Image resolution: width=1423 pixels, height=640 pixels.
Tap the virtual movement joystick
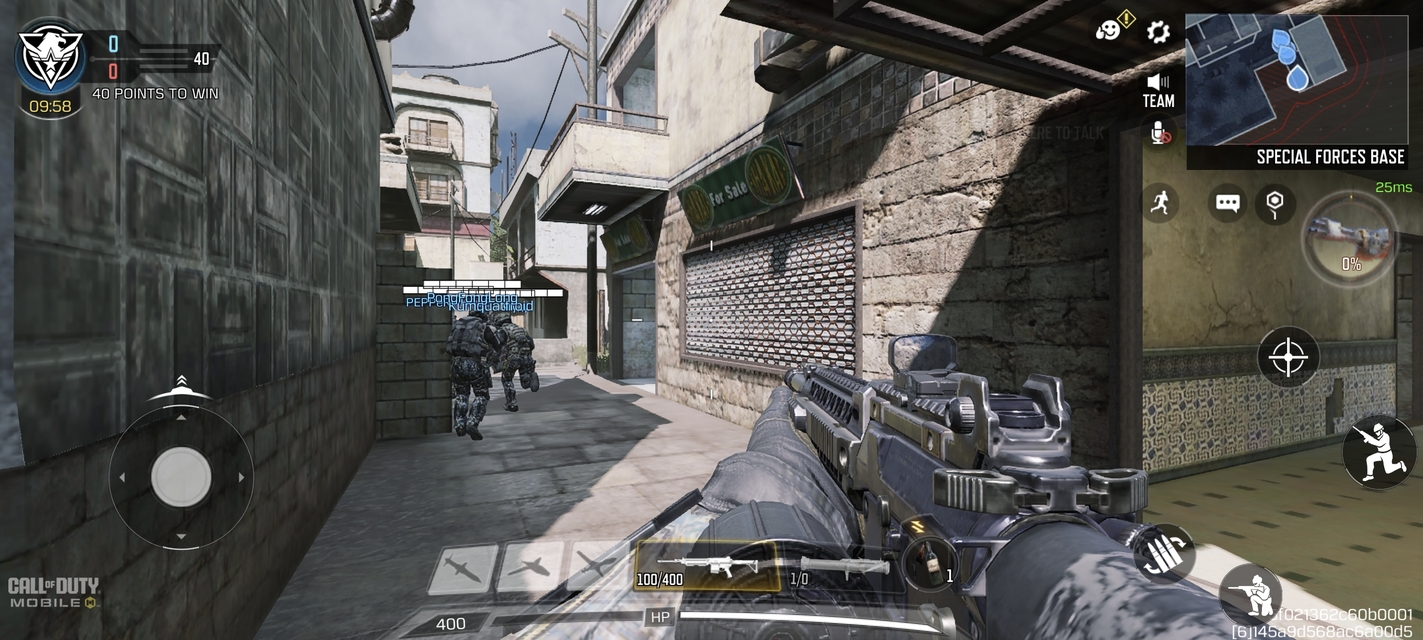(181, 477)
